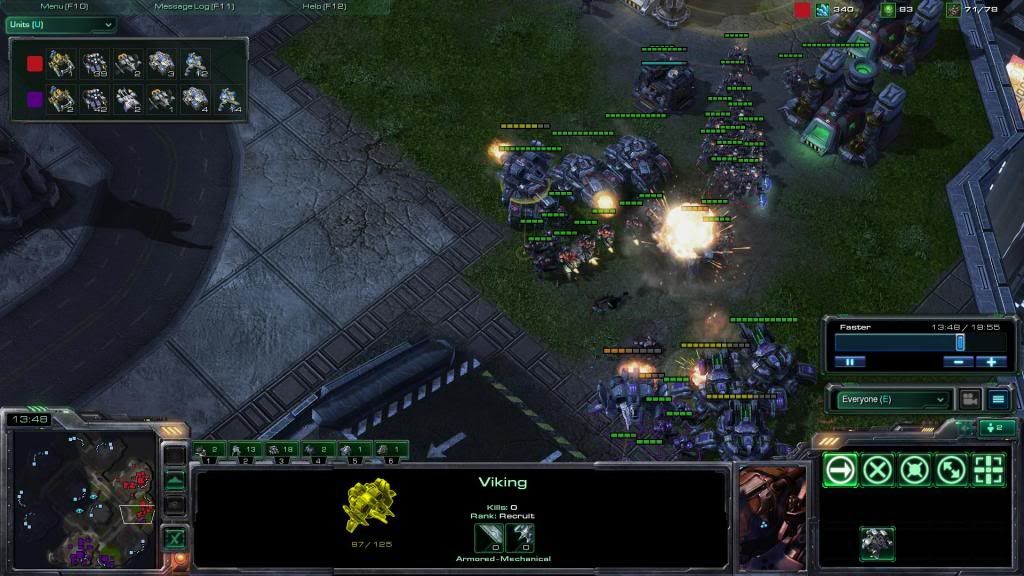Open the Menu (F10)

64,6
